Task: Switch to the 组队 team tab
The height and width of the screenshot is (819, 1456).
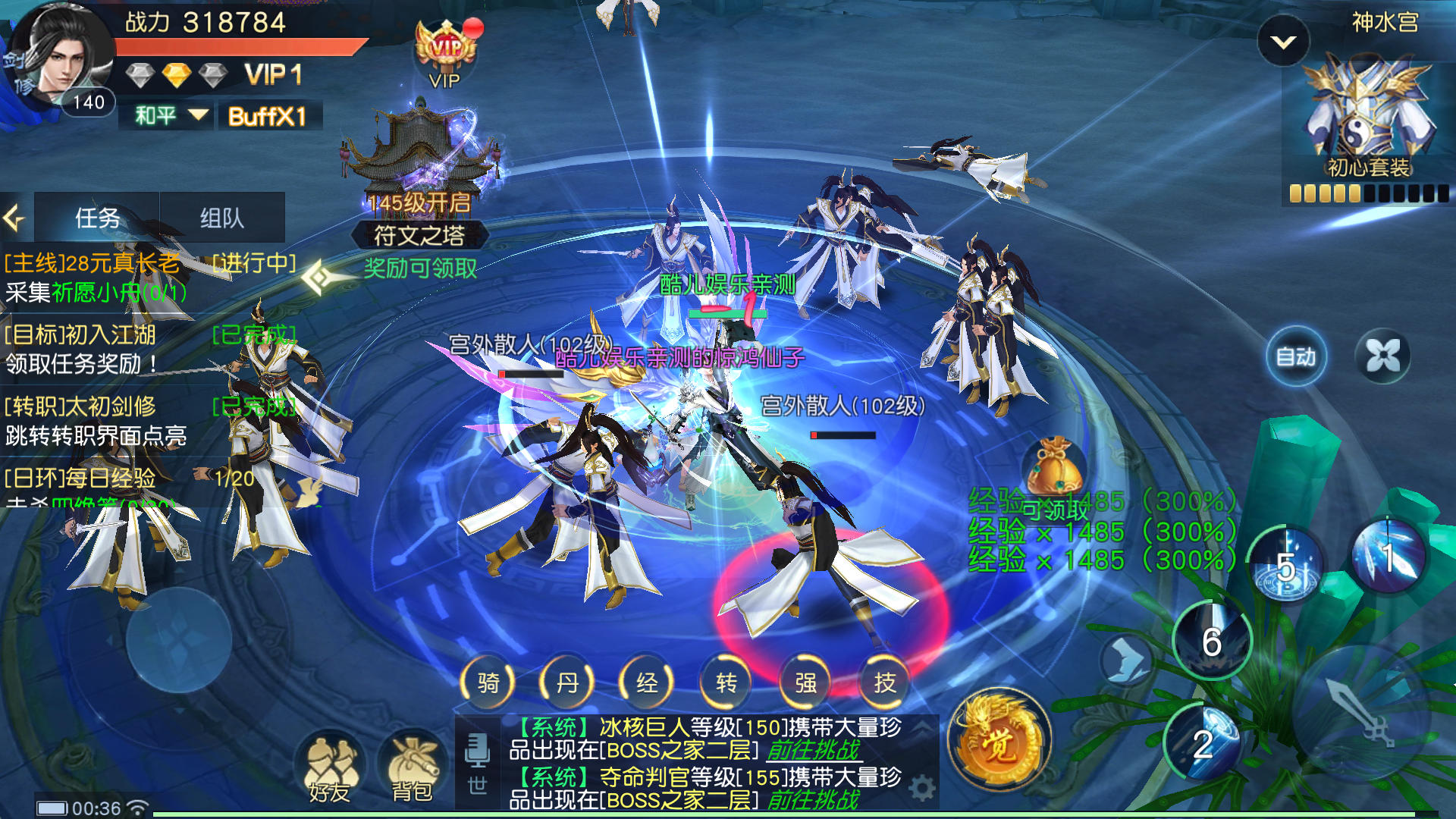Action: pos(221,218)
